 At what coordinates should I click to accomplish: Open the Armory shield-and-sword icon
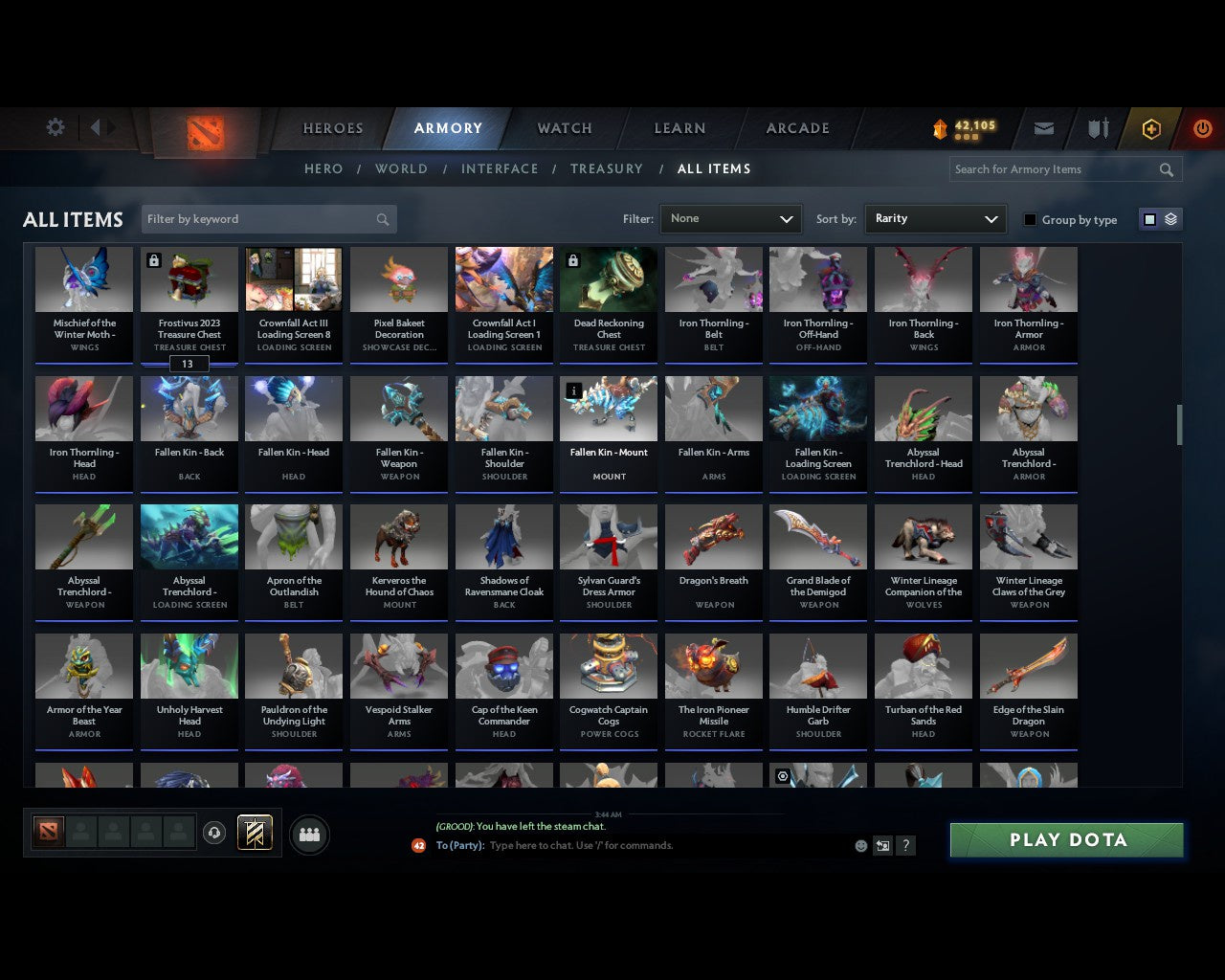click(x=1097, y=127)
